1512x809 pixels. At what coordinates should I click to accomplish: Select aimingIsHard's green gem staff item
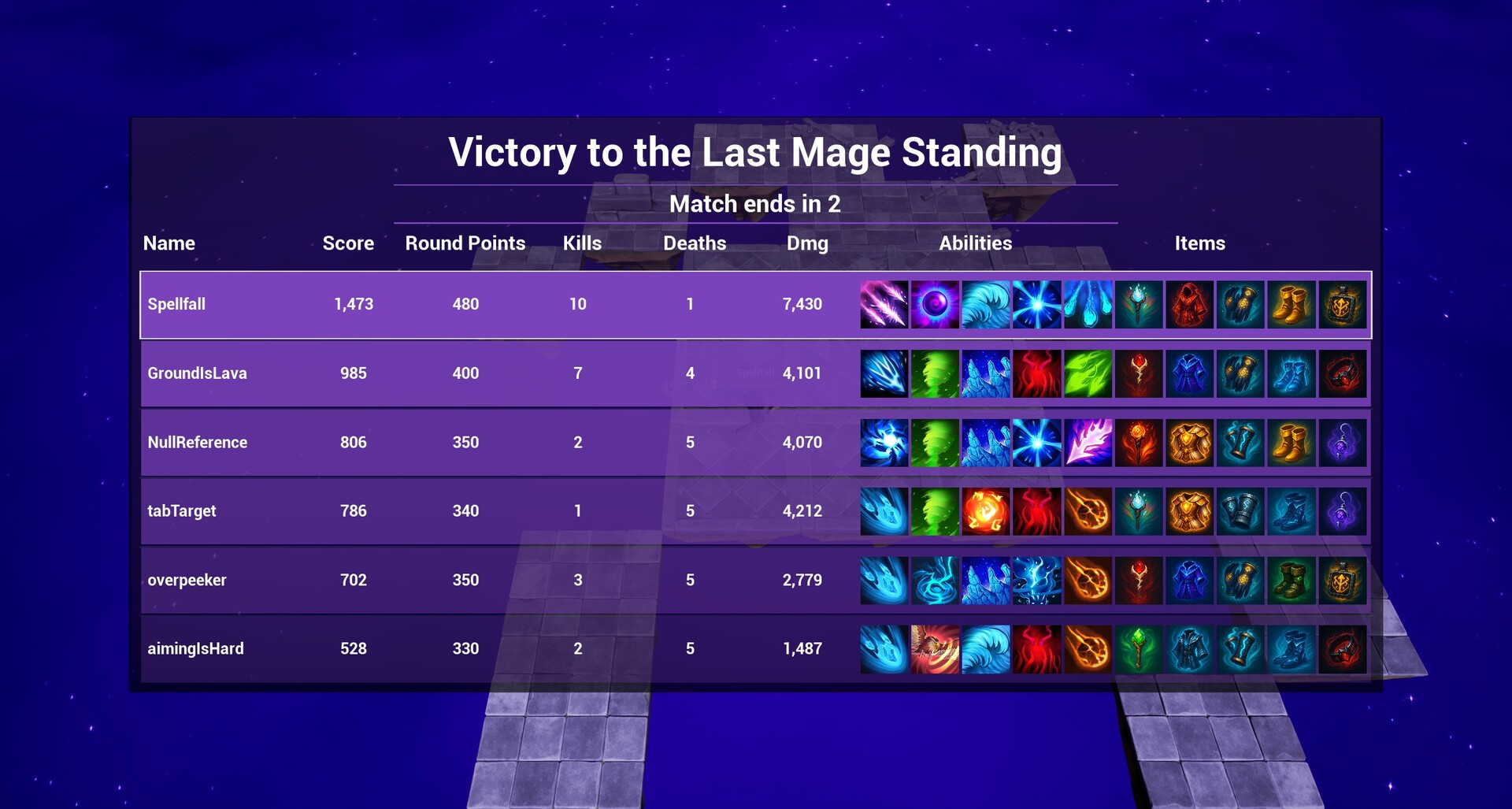tap(1139, 648)
